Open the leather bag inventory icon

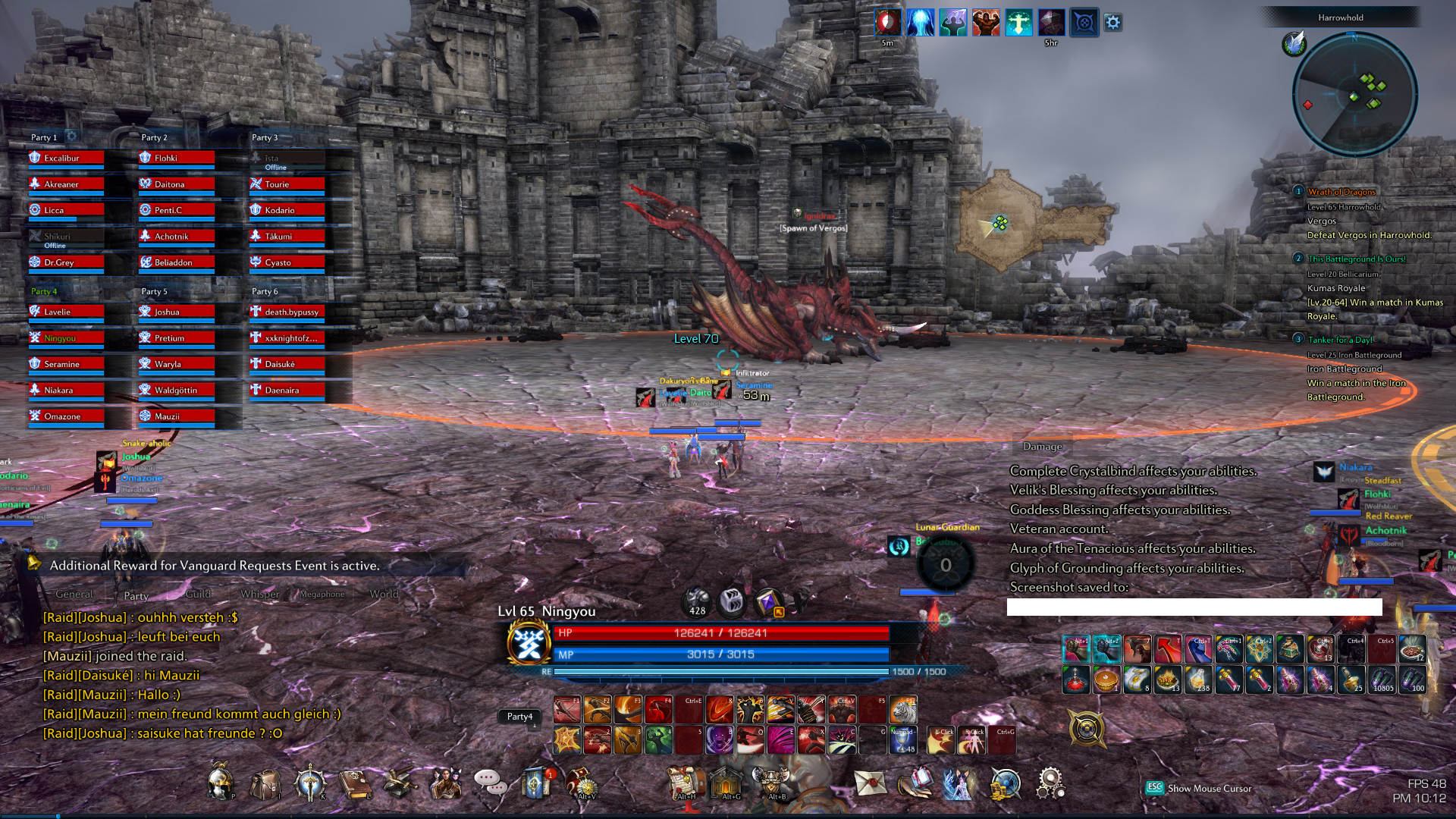pyautogui.click(x=265, y=784)
